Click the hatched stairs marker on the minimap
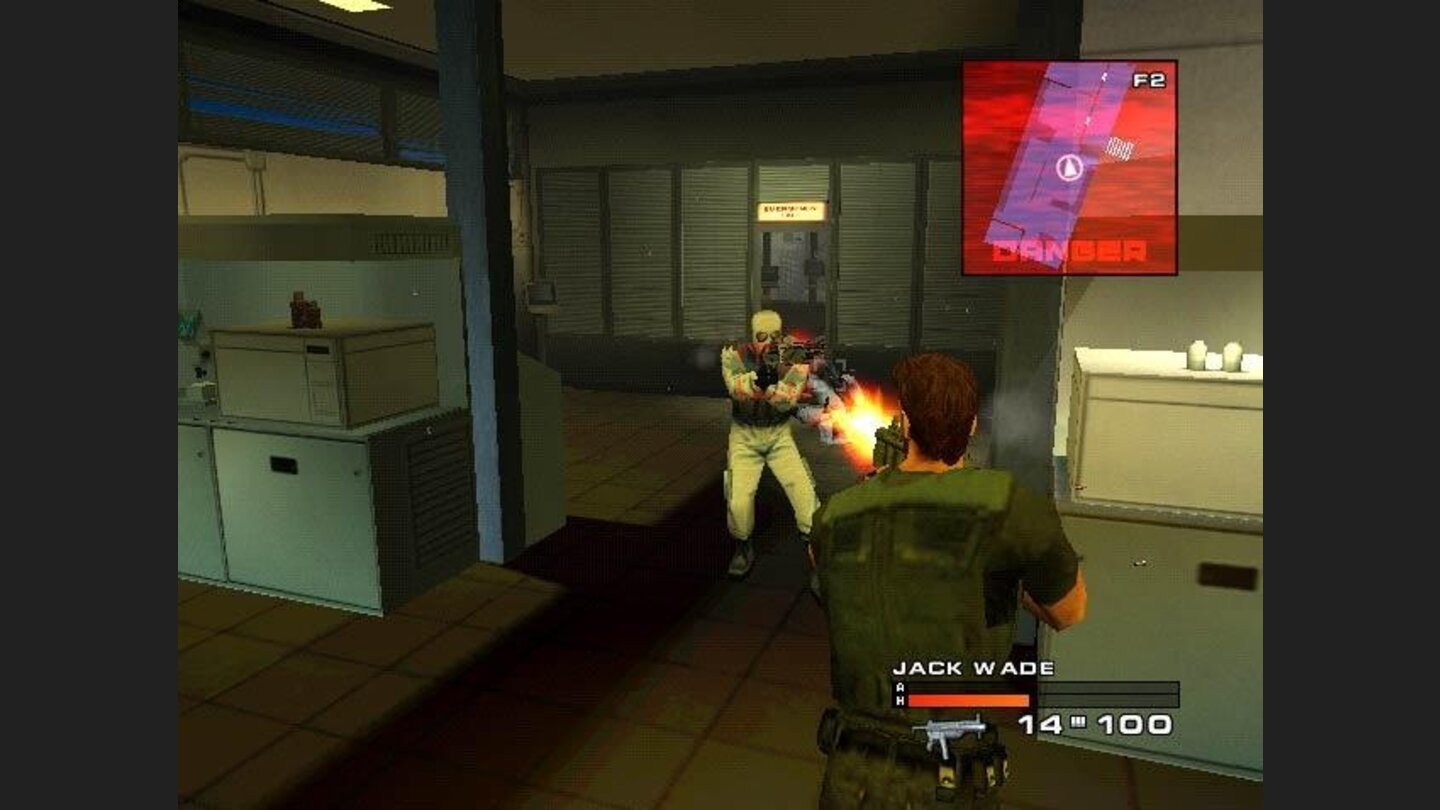 coord(1120,149)
